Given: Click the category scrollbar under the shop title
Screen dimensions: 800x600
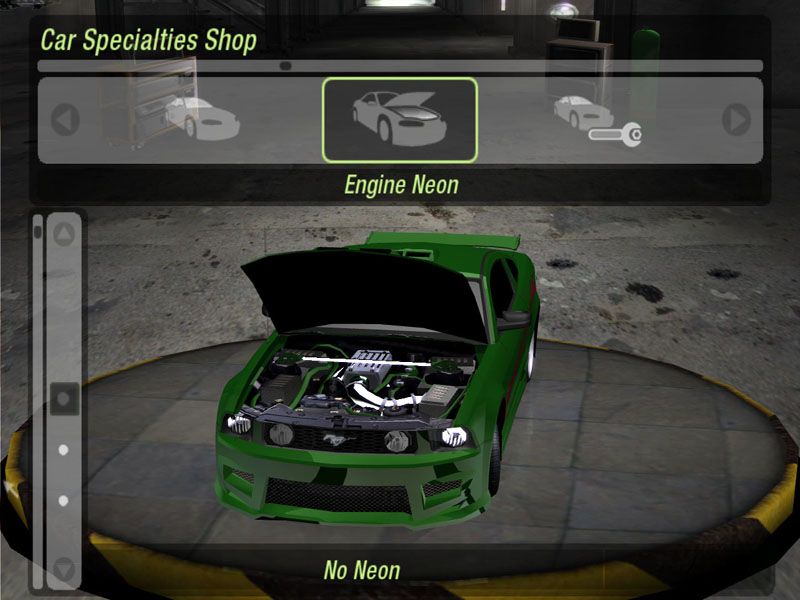Looking at the screenshot, I should tap(400, 66).
